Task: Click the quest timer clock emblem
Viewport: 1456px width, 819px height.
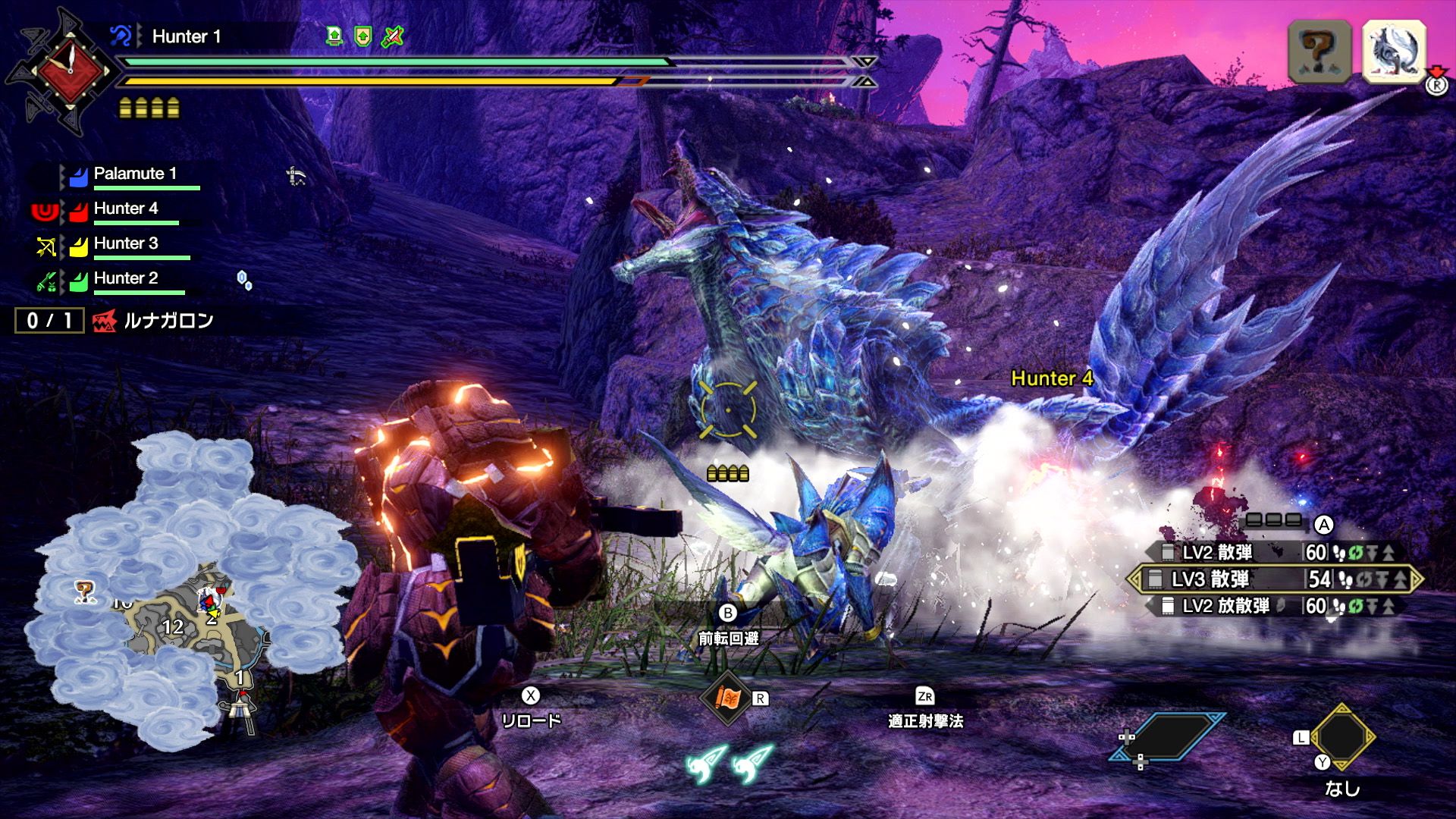Action: [68, 71]
